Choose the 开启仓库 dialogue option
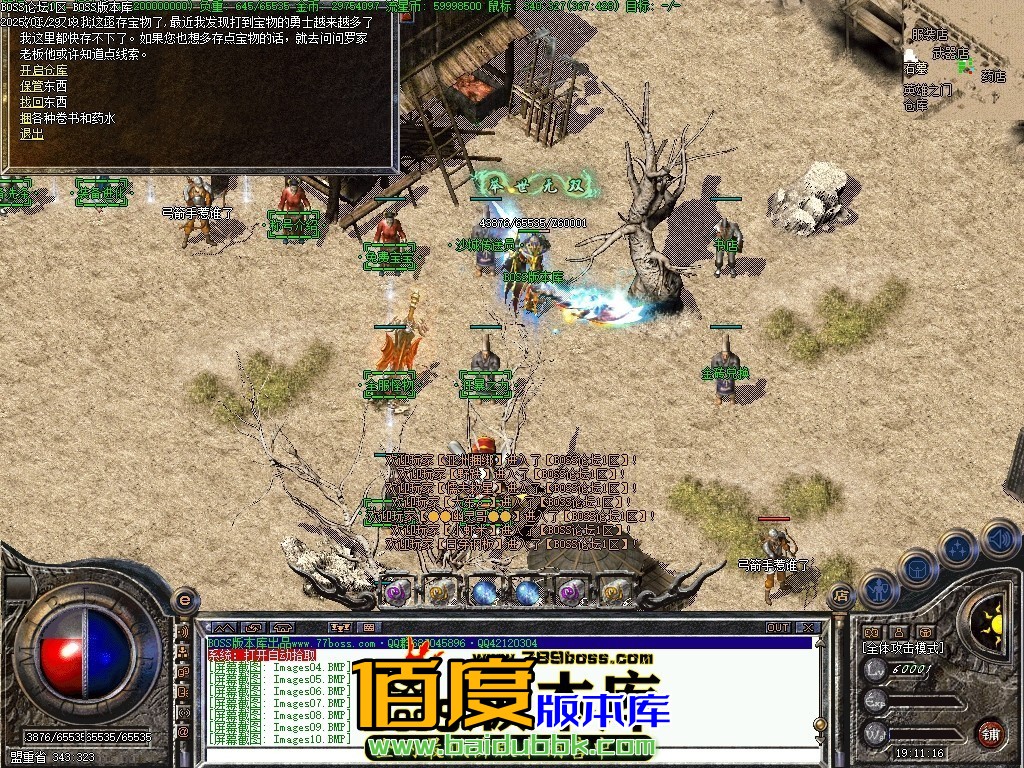This screenshot has height=768, width=1024. click(44, 71)
